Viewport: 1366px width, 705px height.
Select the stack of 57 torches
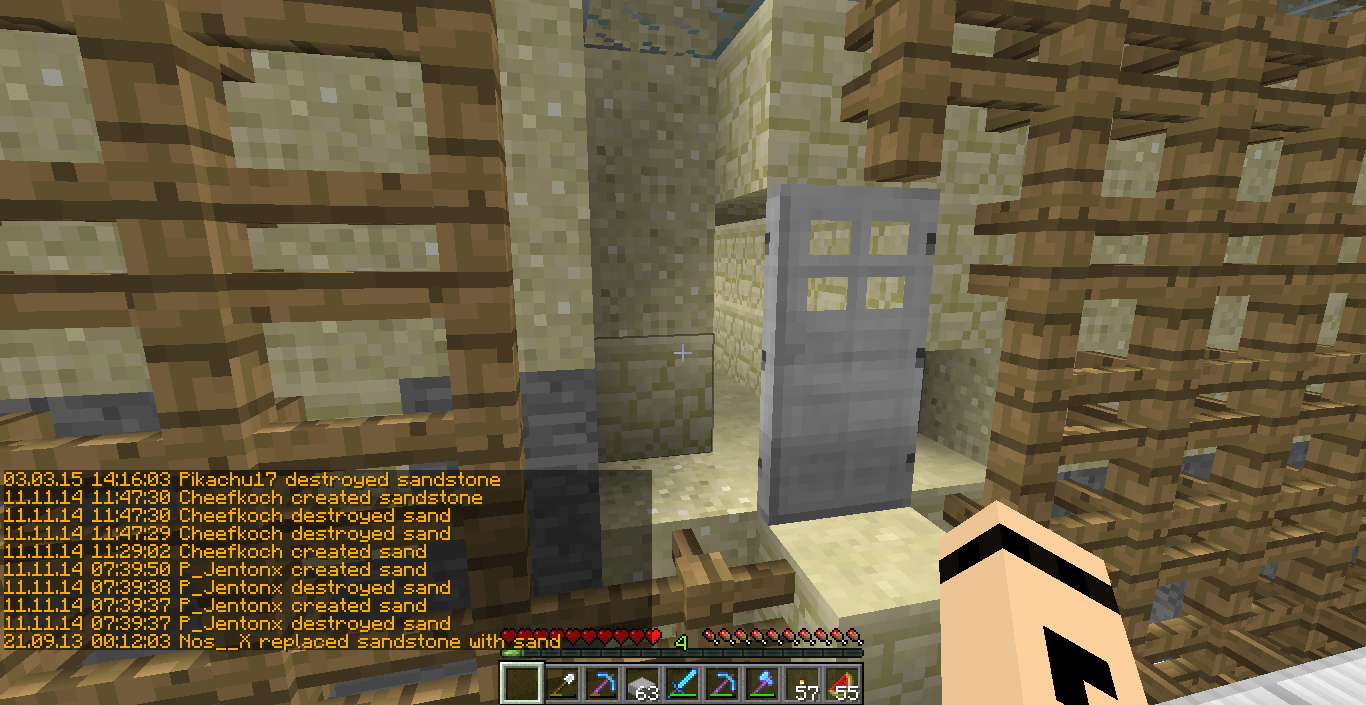802,684
